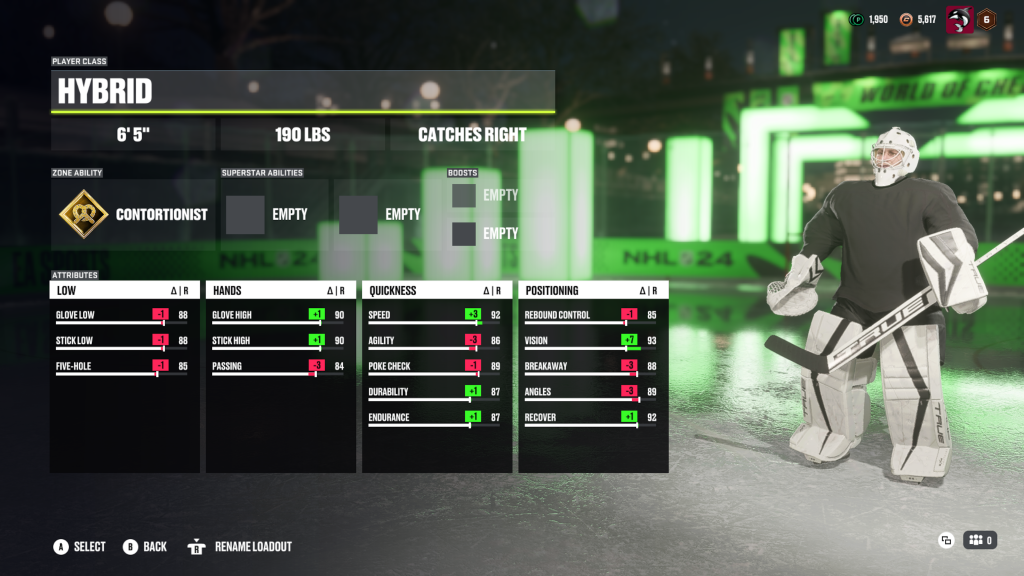Open the Low attributes panel

tap(125, 290)
